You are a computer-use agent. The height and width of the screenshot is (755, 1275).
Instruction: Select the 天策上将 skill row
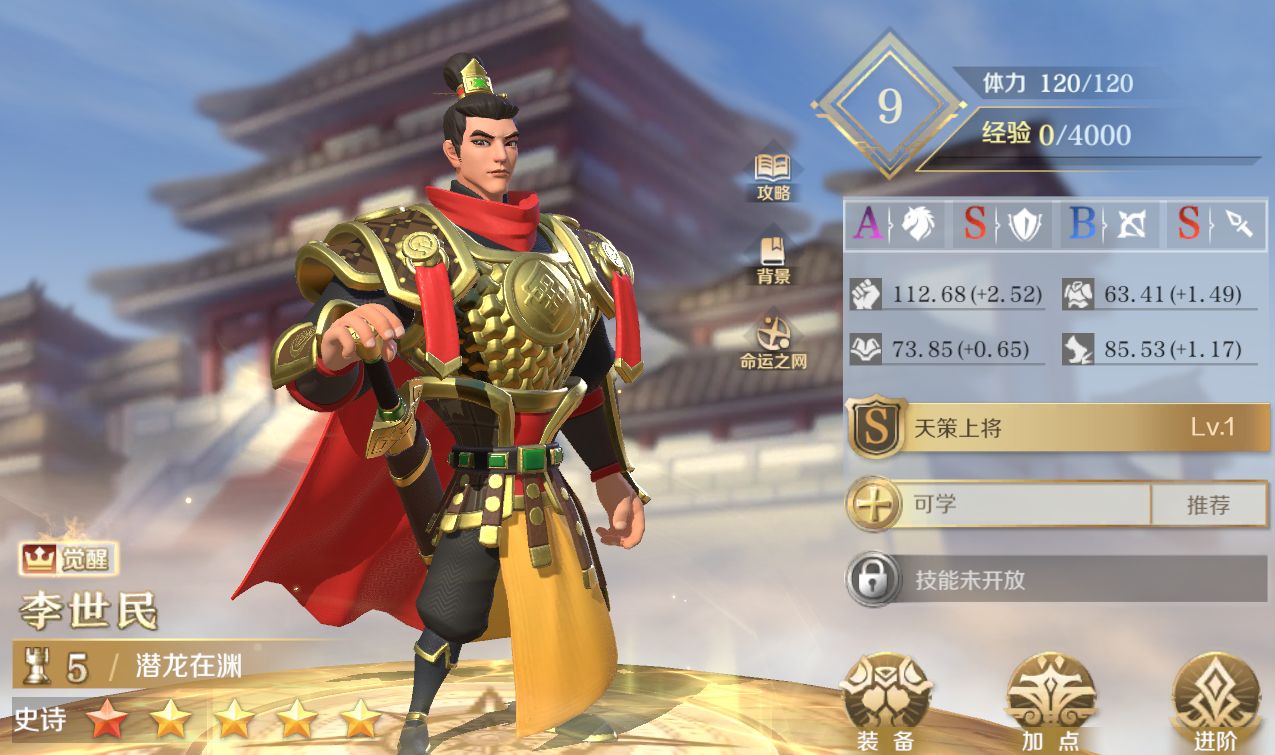click(x=1058, y=428)
